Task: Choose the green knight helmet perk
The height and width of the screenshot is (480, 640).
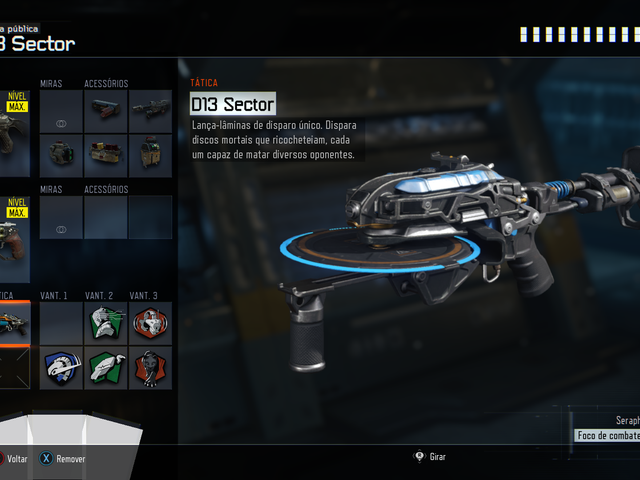Action: point(105,323)
